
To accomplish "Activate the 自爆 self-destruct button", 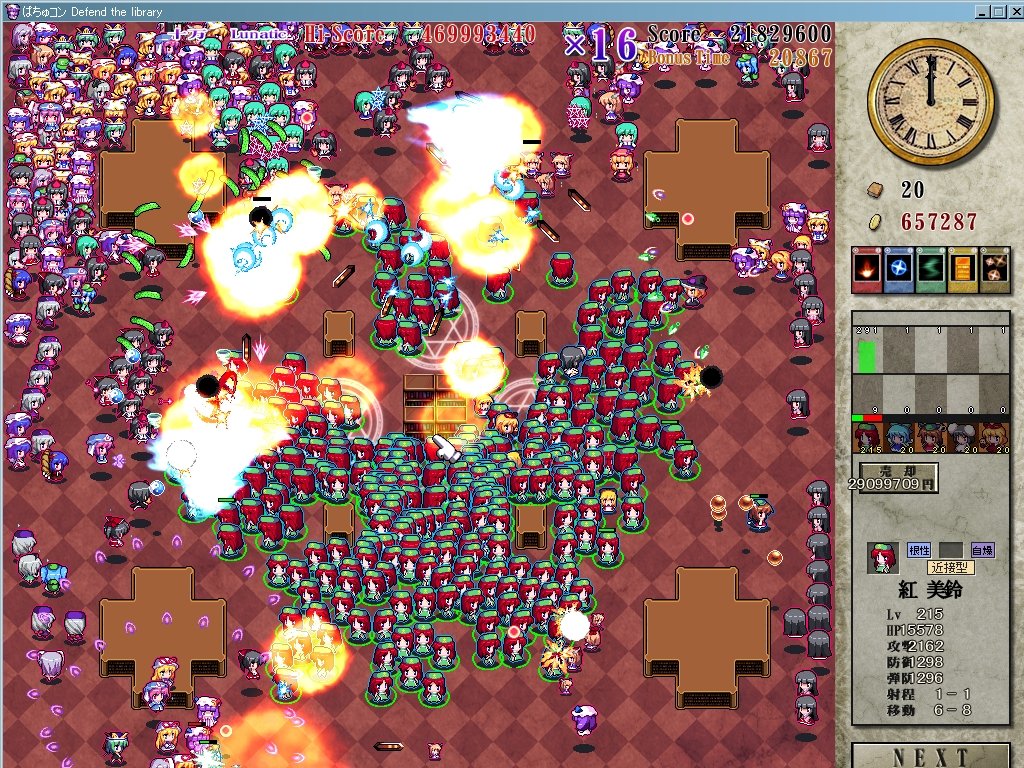I will coord(982,550).
